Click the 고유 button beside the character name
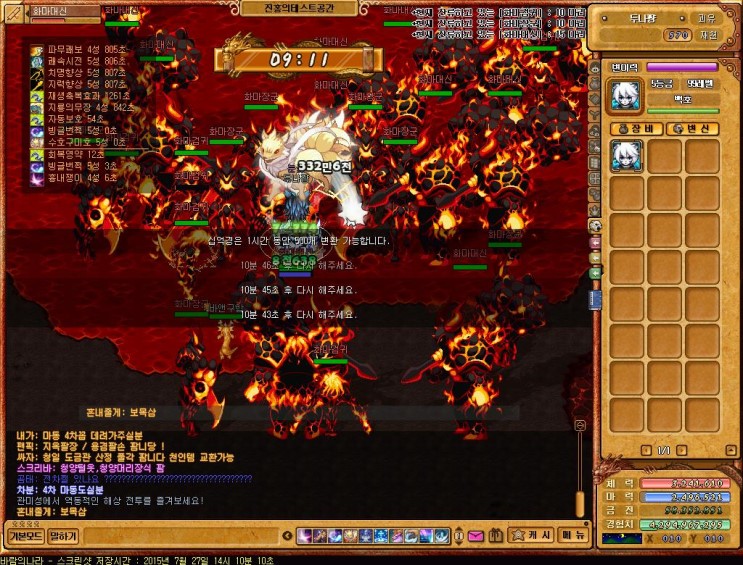This screenshot has width=743, height=565. 706,17
